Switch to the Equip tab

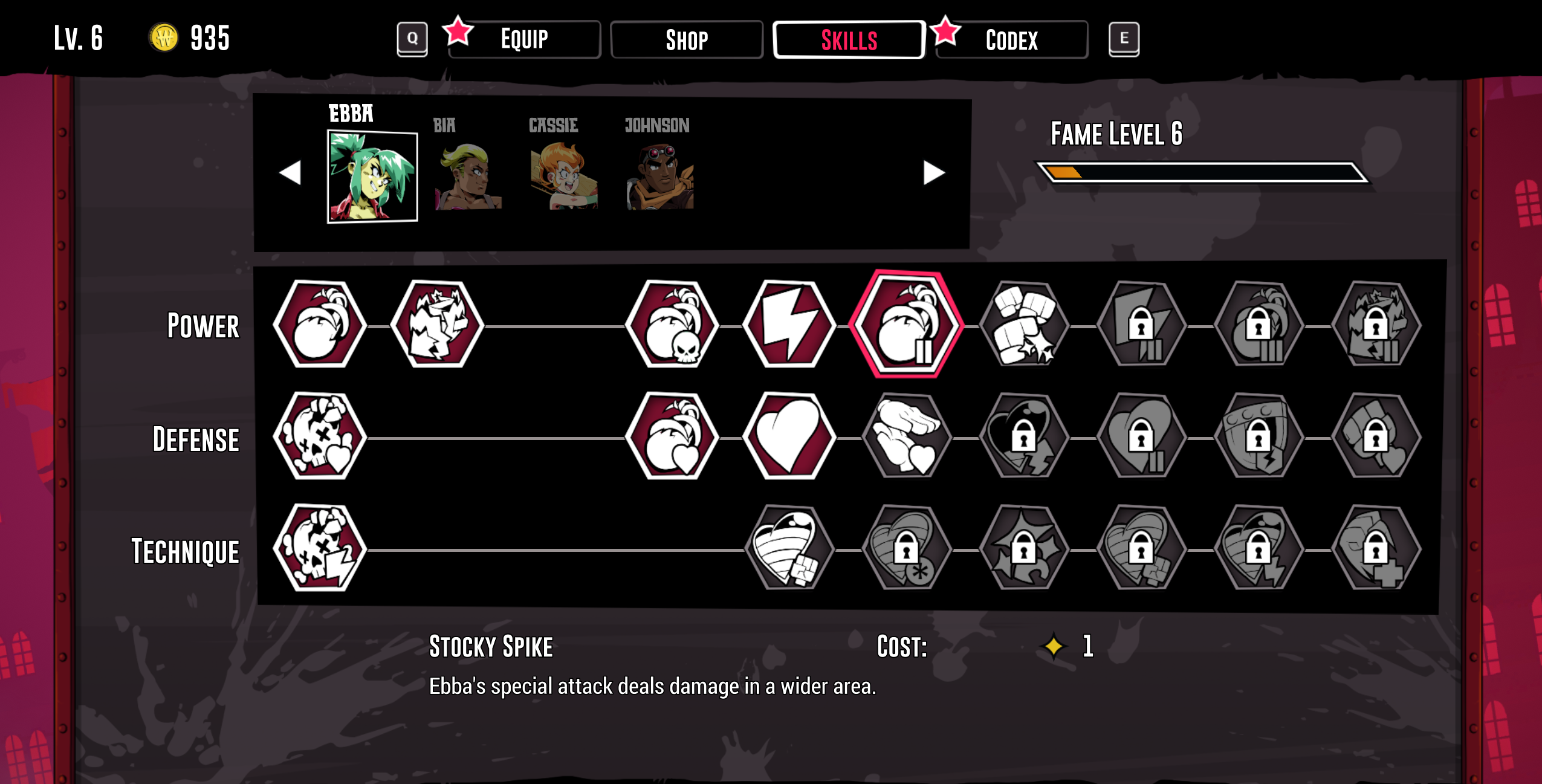point(524,40)
